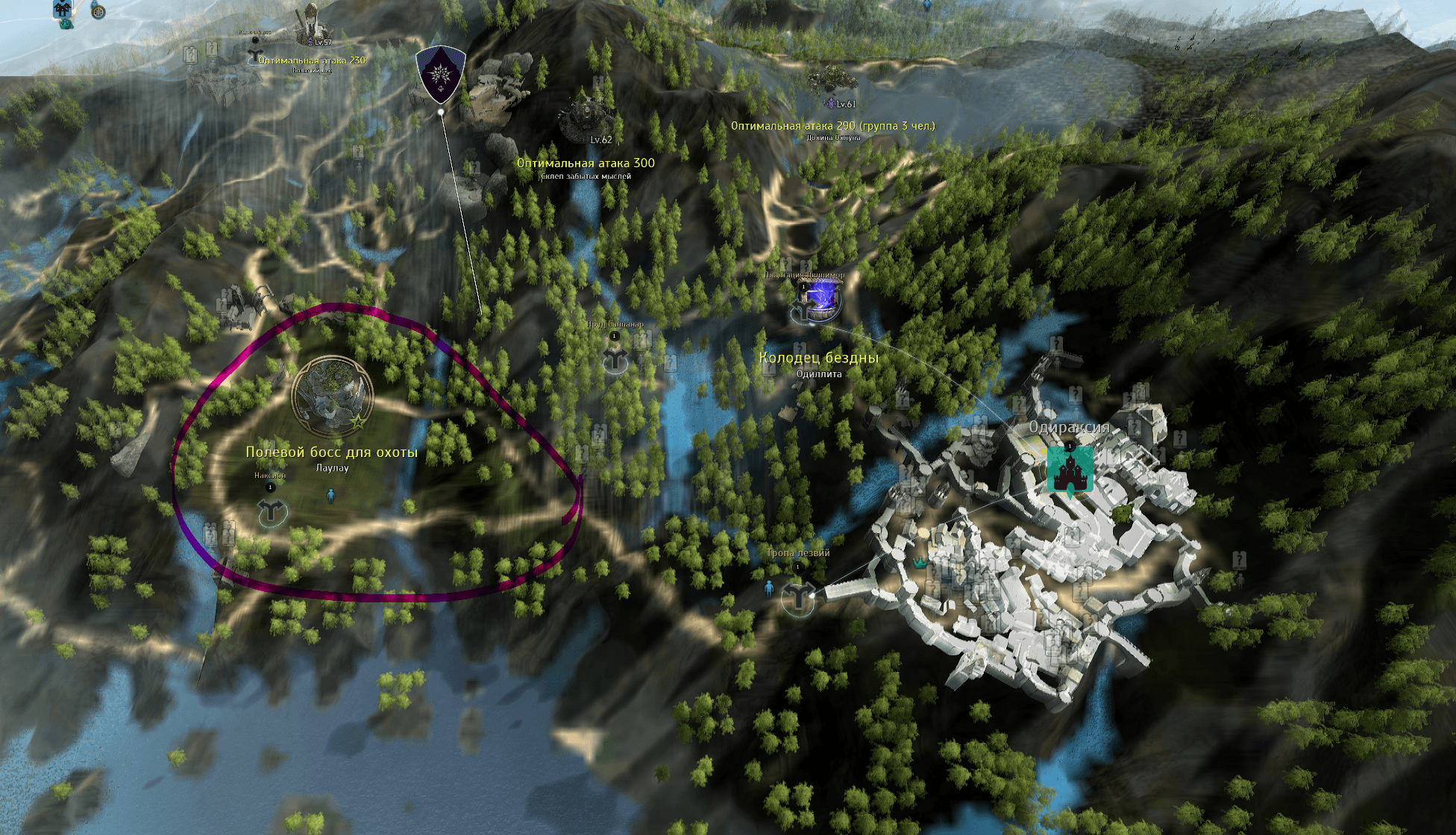Screen dimensions: 1456x835
Task: Open the Лаулау field boss marker
Action: click(x=332, y=396)
